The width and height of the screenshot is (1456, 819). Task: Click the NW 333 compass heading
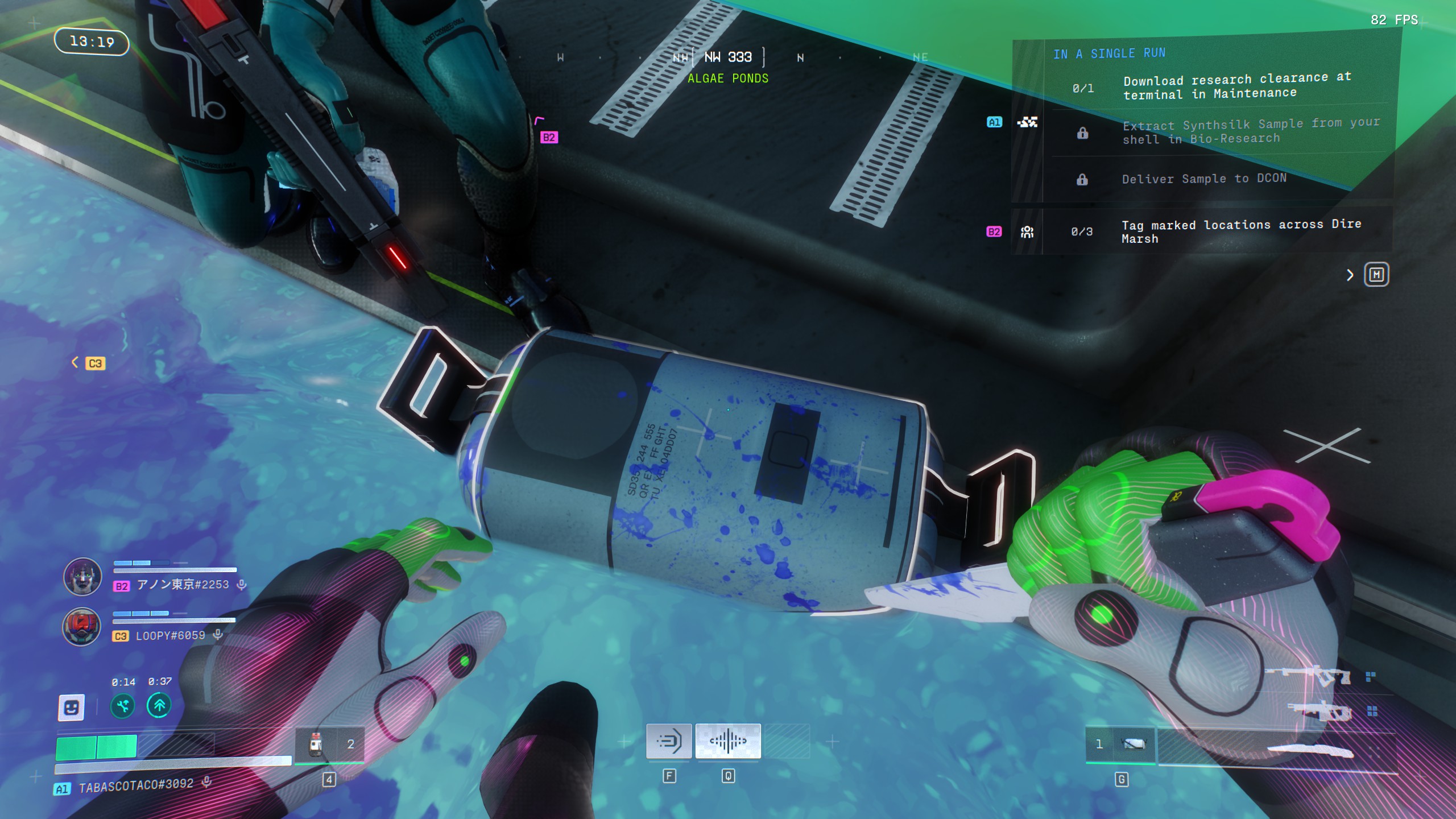point(728,57)
